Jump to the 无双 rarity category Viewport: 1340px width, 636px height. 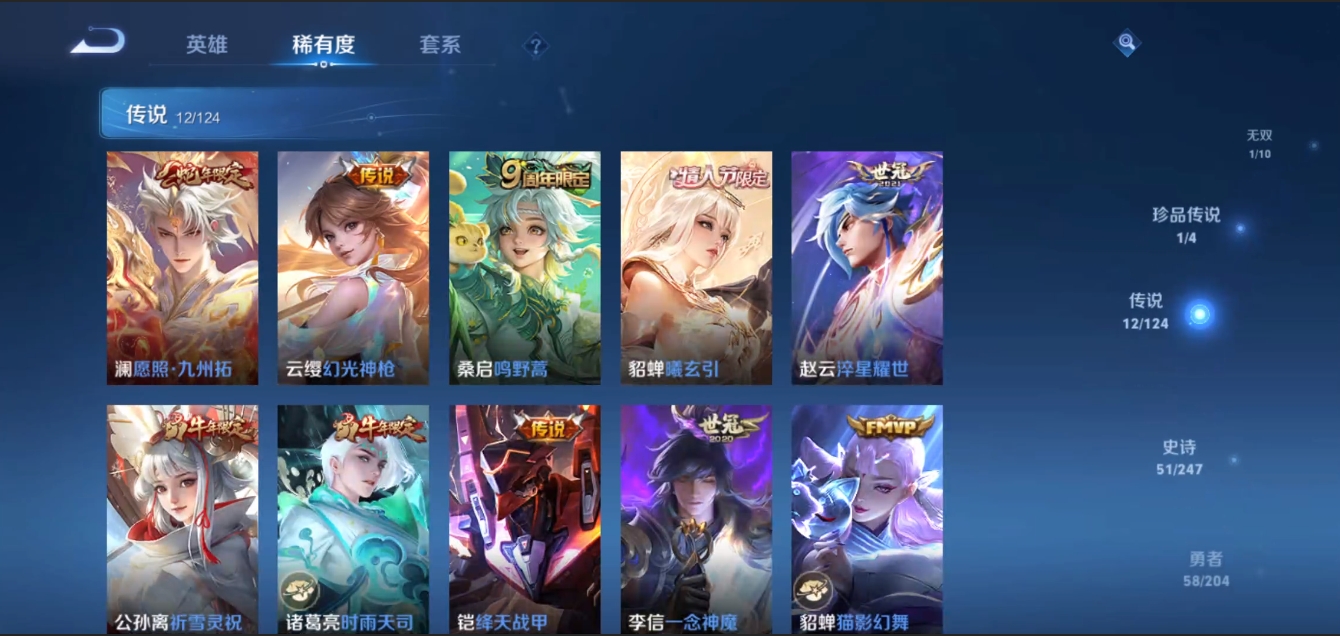coord(1259,142)
